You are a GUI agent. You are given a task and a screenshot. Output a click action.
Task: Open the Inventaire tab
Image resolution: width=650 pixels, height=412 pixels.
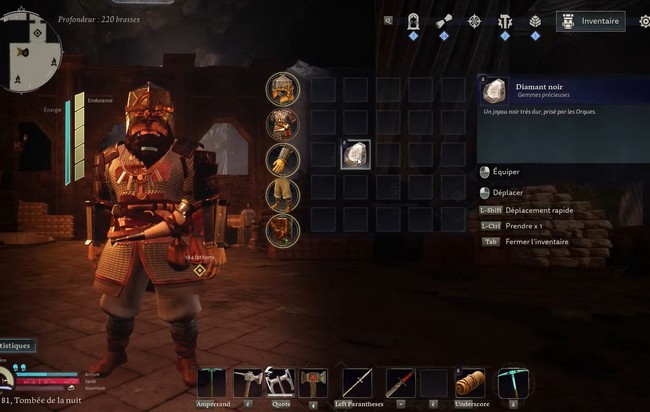click(x=590, y=21)
